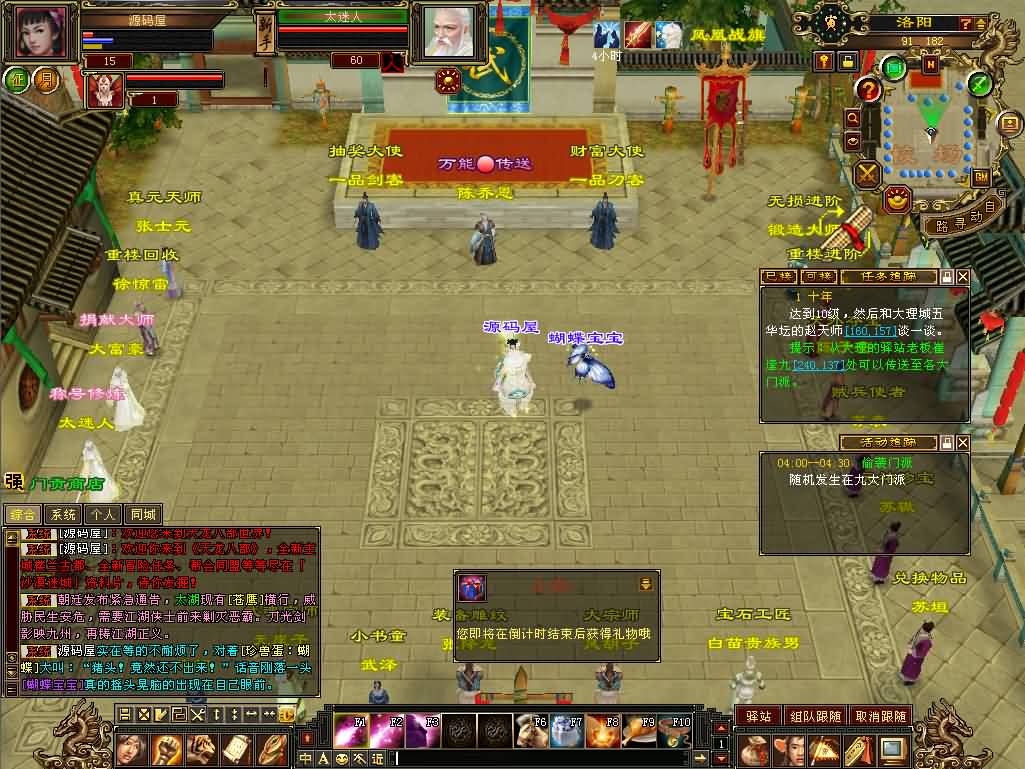
Task: Click the 驿站 button
Action: pos(758,716)
